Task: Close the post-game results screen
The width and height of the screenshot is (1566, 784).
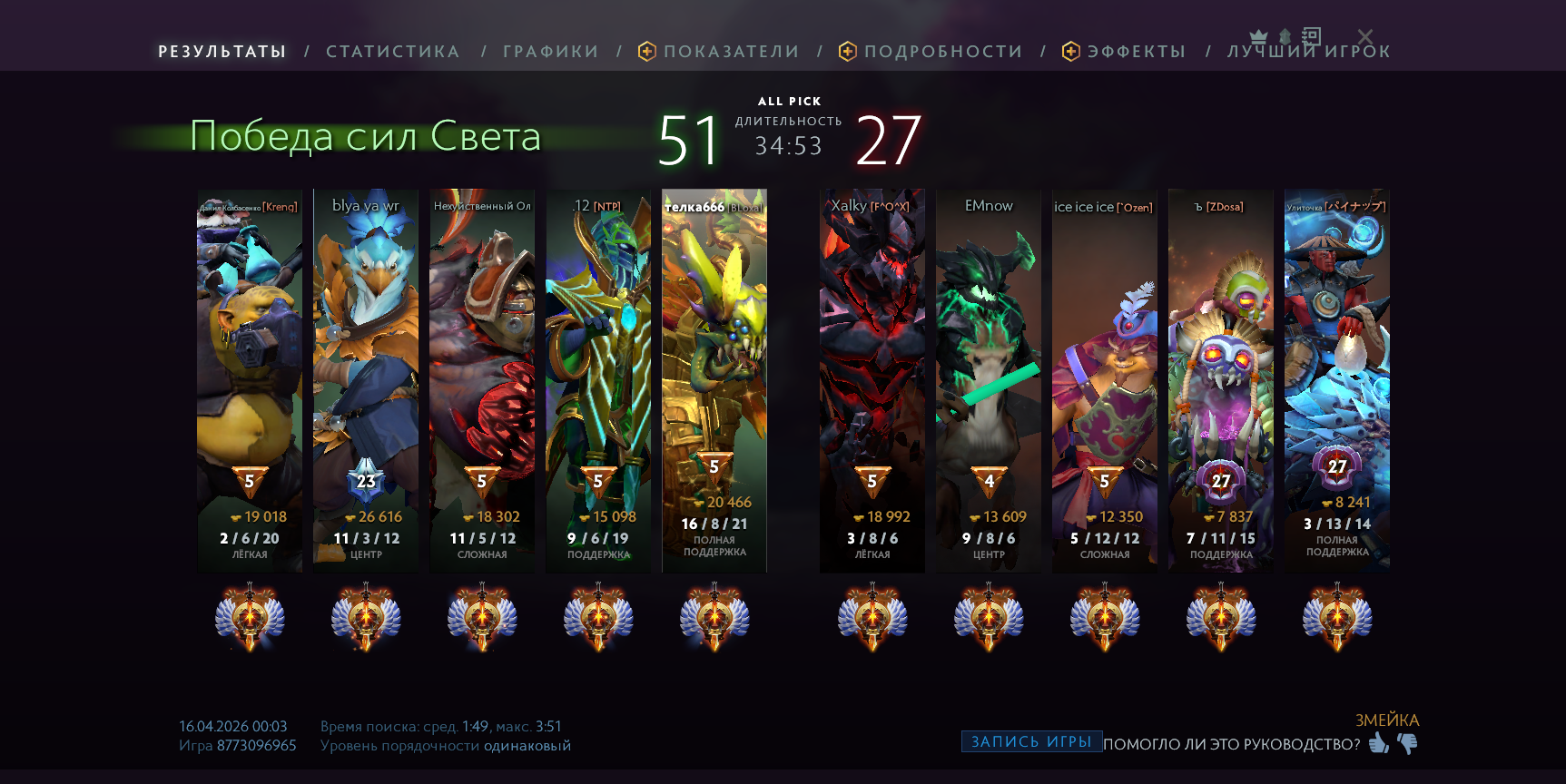Action: coord(1365,36)
